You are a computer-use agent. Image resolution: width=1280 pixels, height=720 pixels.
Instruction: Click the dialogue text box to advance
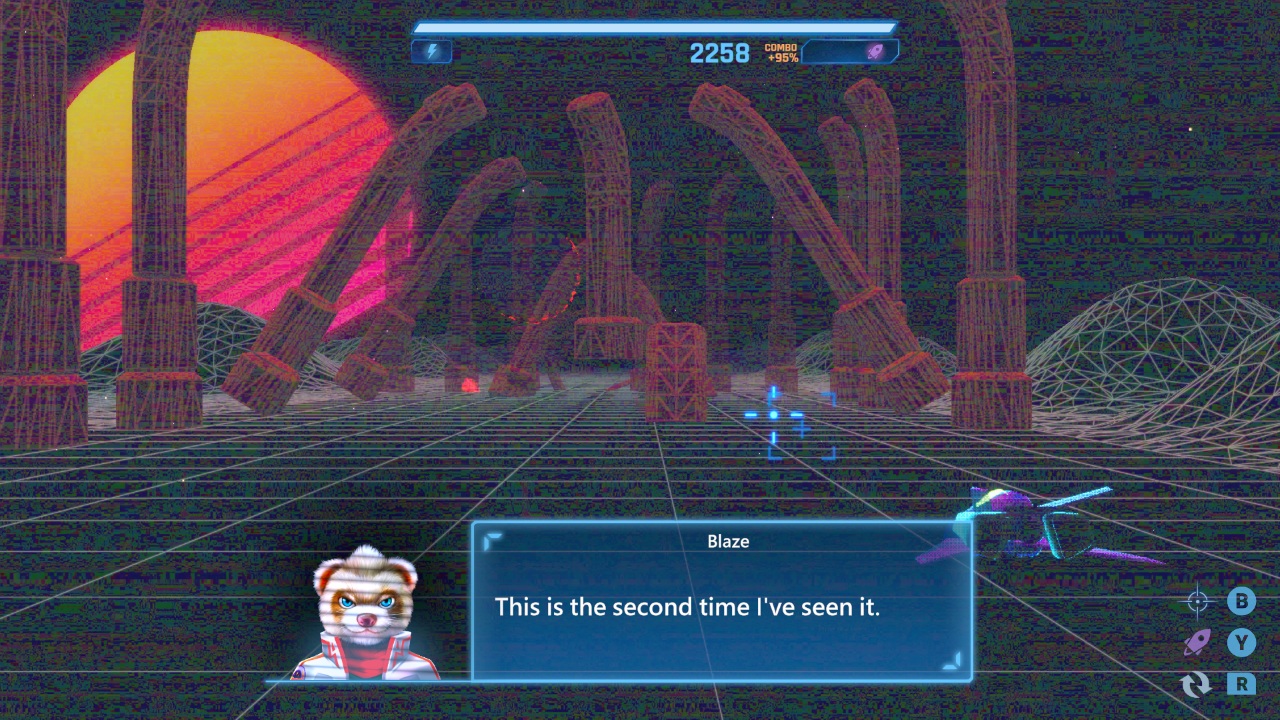[x=725, y=607]
